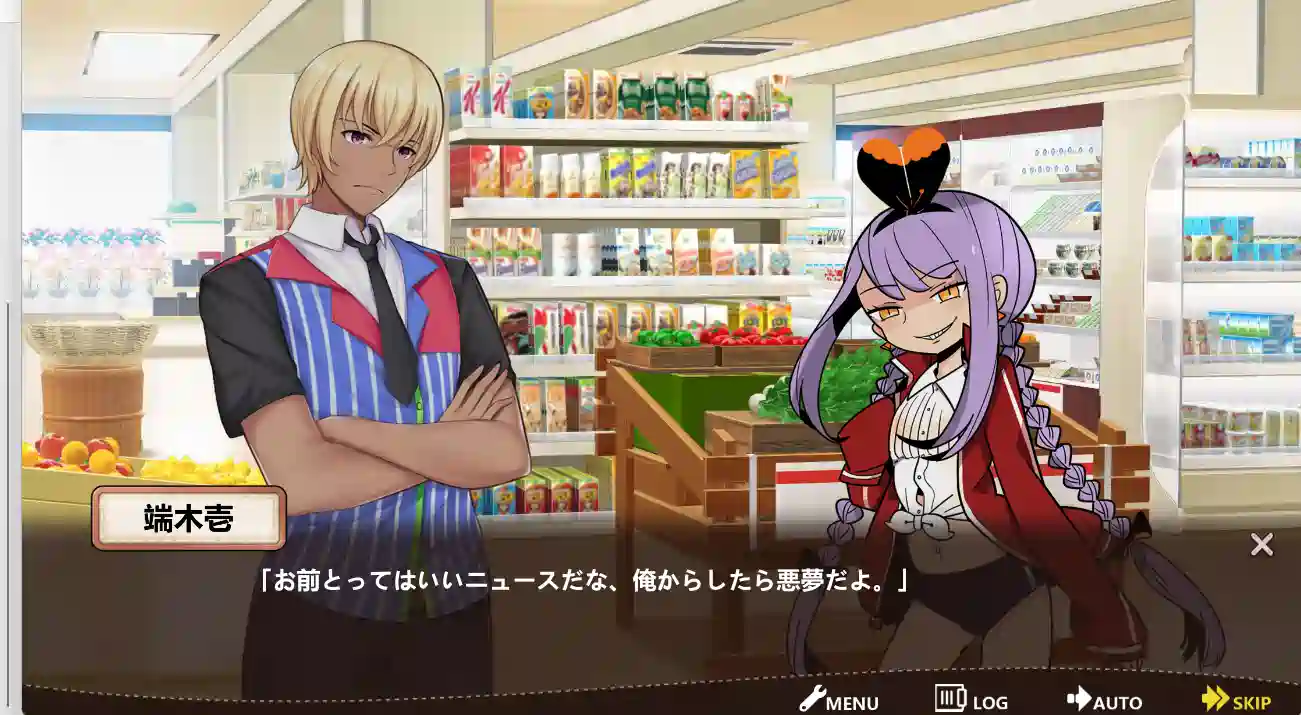Activate the yellow SKIP button

pos(1236,701)
